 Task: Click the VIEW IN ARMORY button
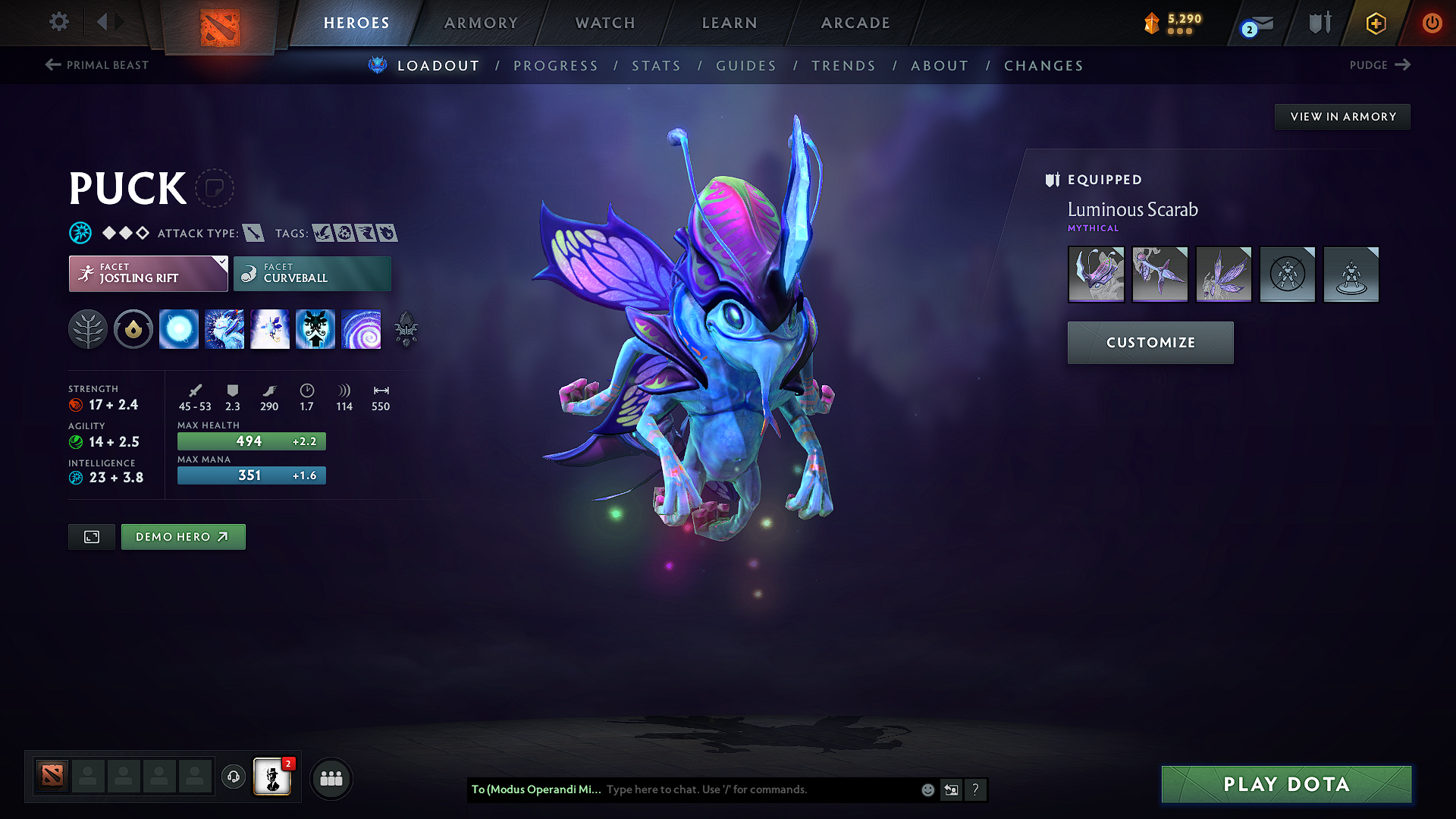(x=1342, y=116)
